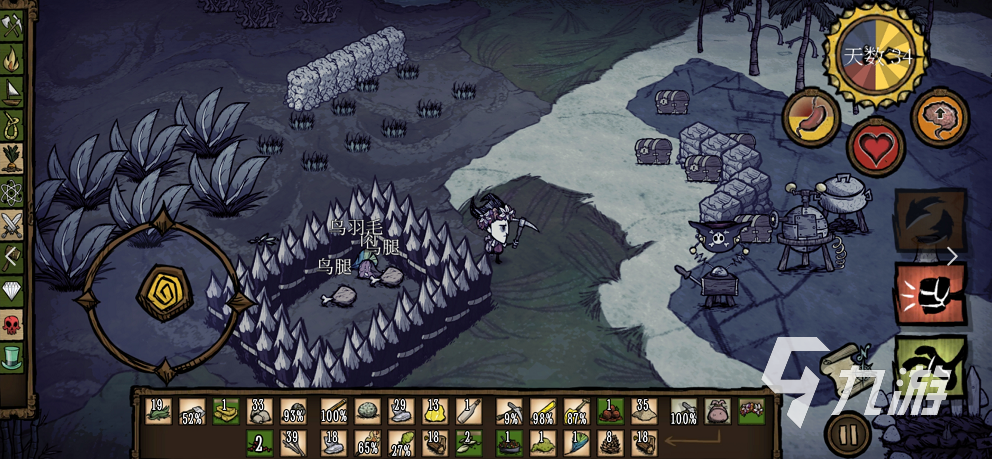Open the Nautical sailboat crafting tab
This screenshot has height=459, width=992.
click(12, 92)
